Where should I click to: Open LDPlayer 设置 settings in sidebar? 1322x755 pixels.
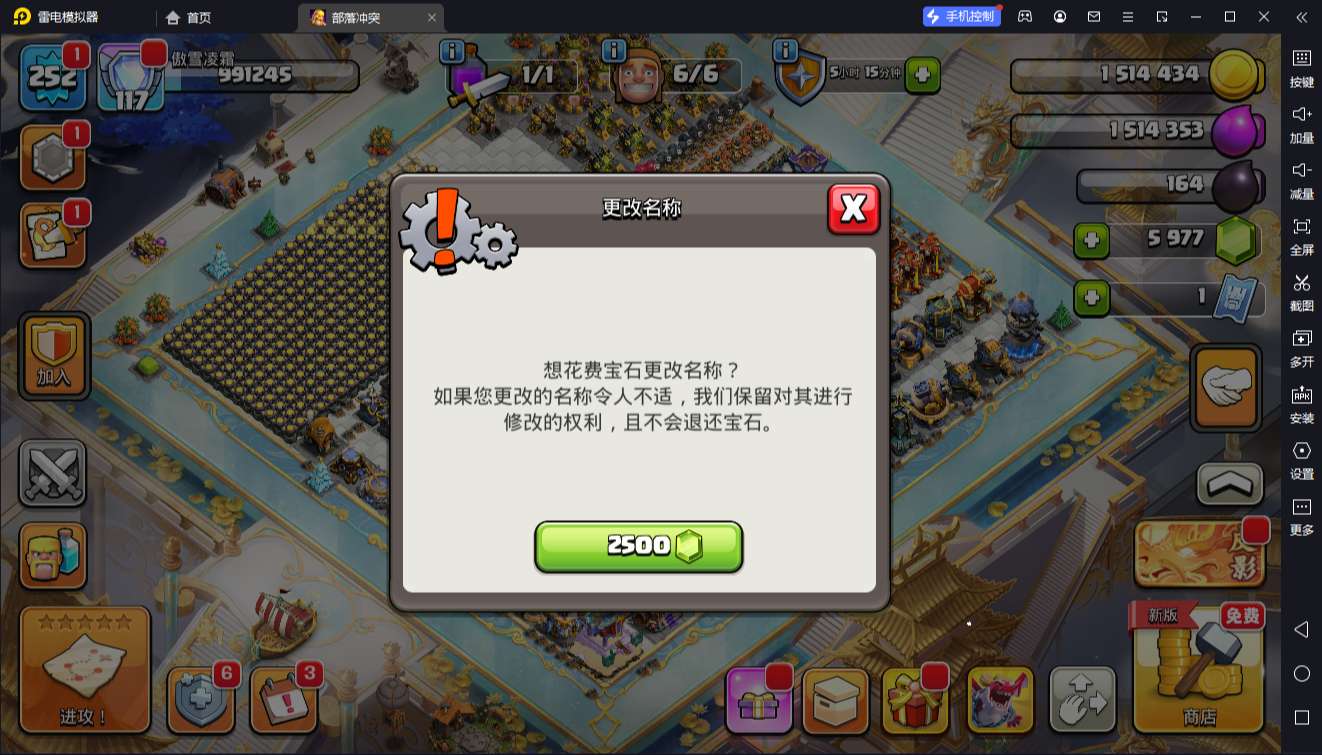point(1302,462)
